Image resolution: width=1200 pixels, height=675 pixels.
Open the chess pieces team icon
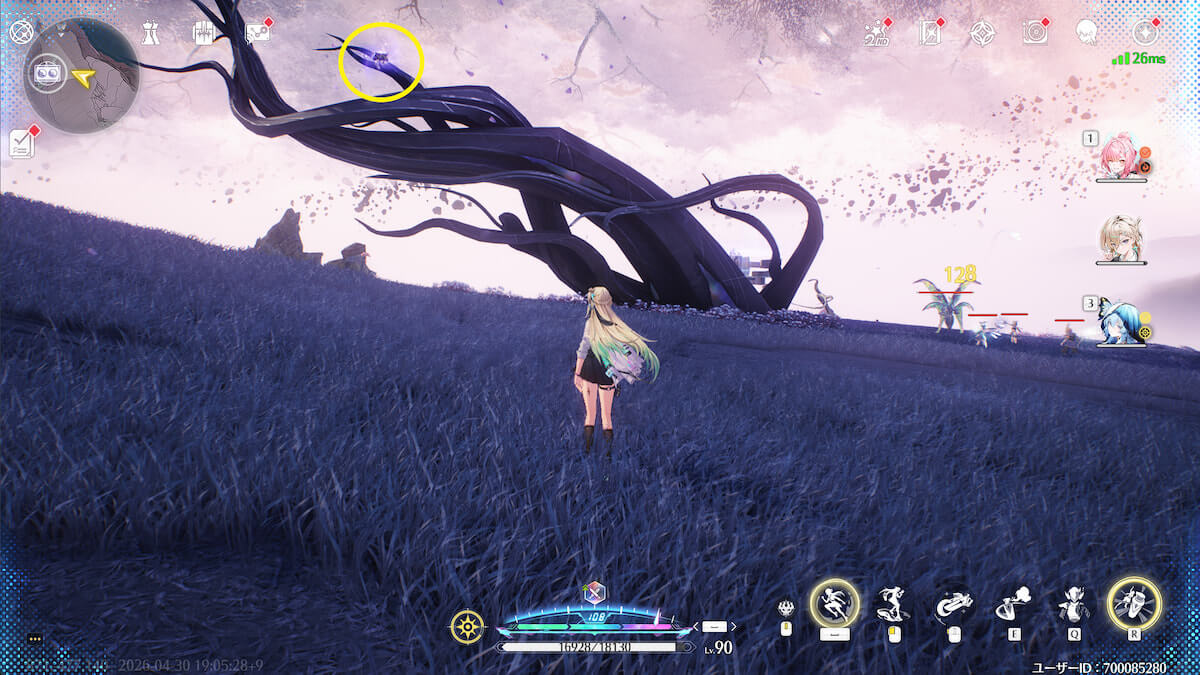tap(150, 32)
